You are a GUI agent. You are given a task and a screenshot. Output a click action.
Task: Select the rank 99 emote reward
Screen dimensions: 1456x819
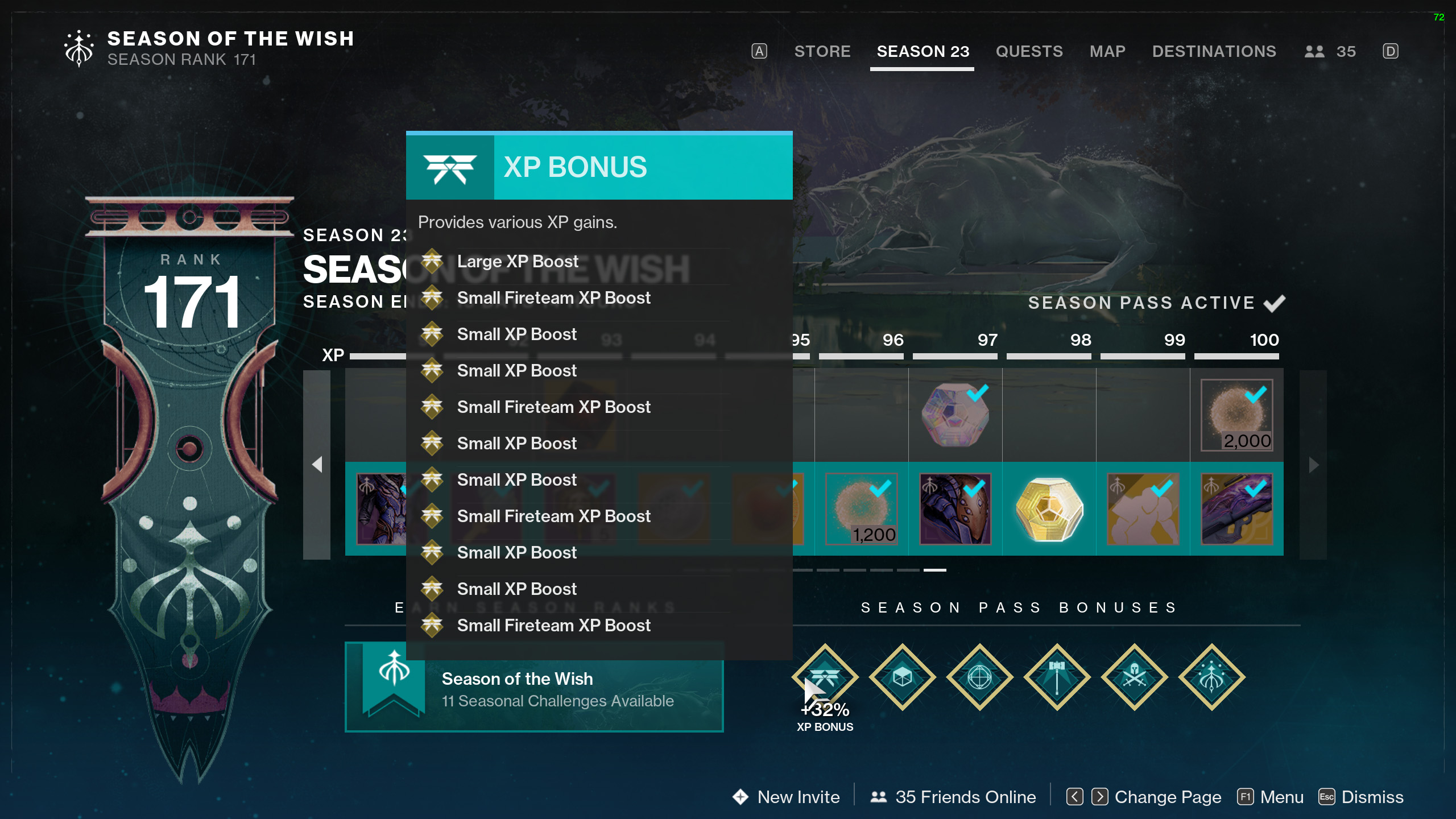click(x=1143, y=509)
